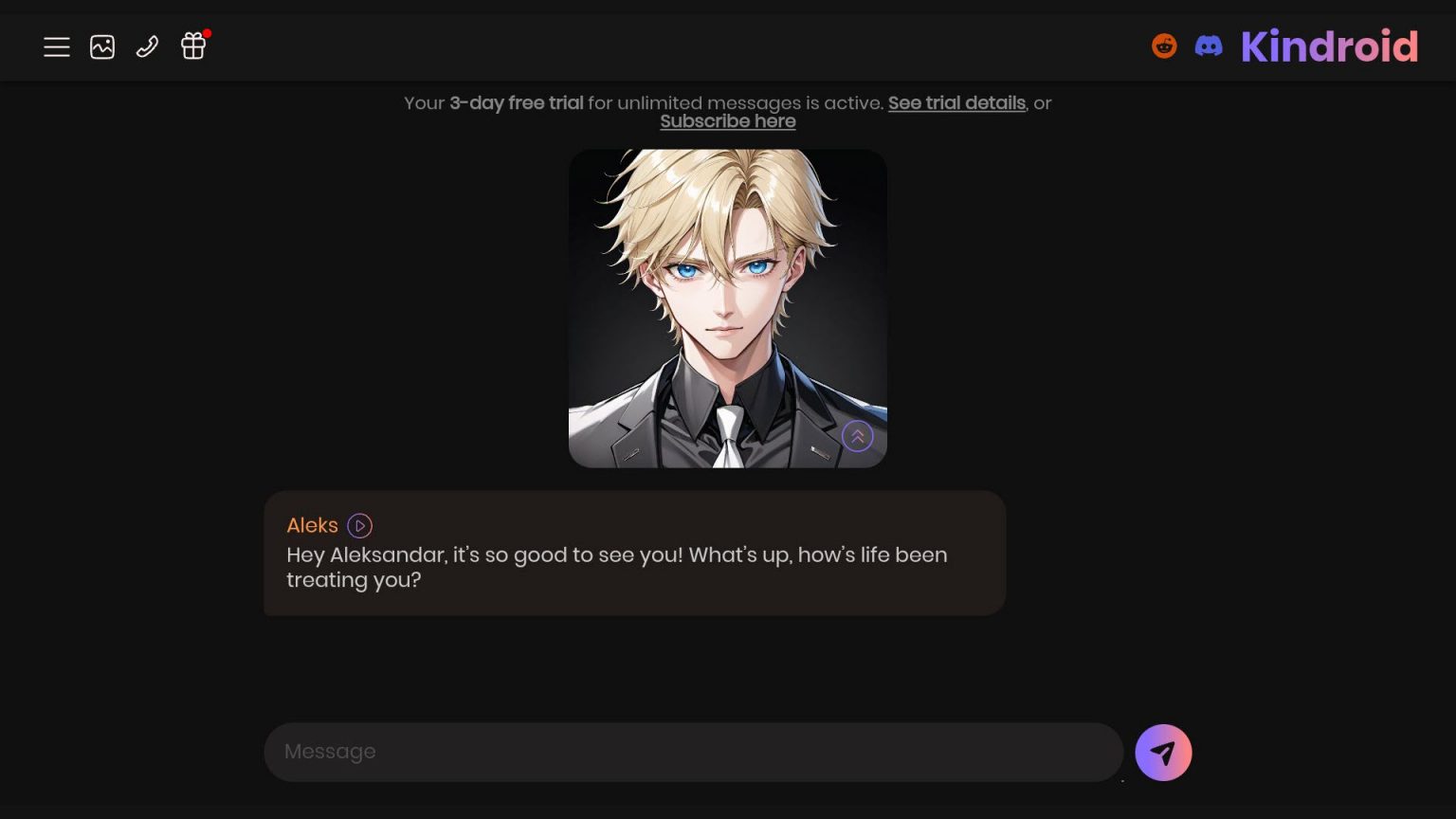Click the red notification dot on the gift
Viewport: 1456px width, 819px height.
(x=206, y=35)
